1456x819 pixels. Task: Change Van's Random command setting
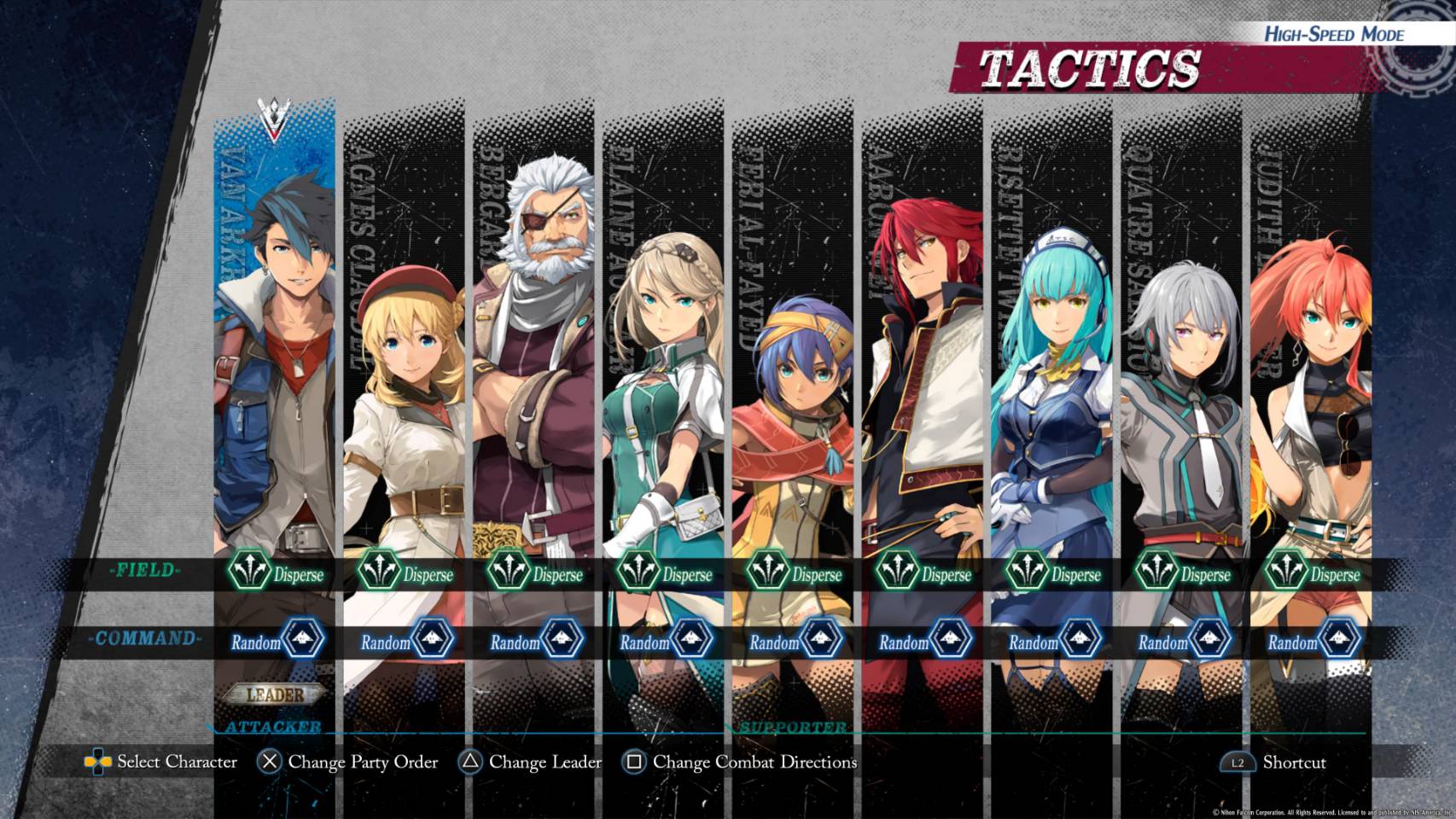point(277,641)
